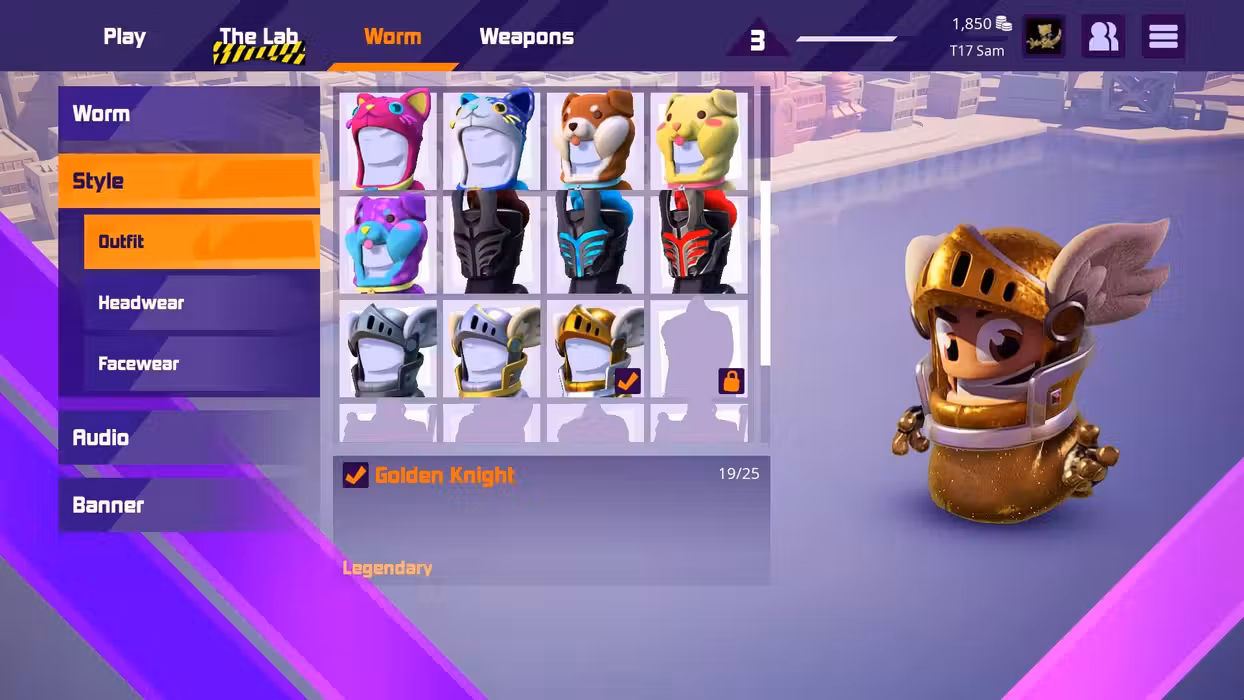Open the hamburger main menu

coord(1162,37)
